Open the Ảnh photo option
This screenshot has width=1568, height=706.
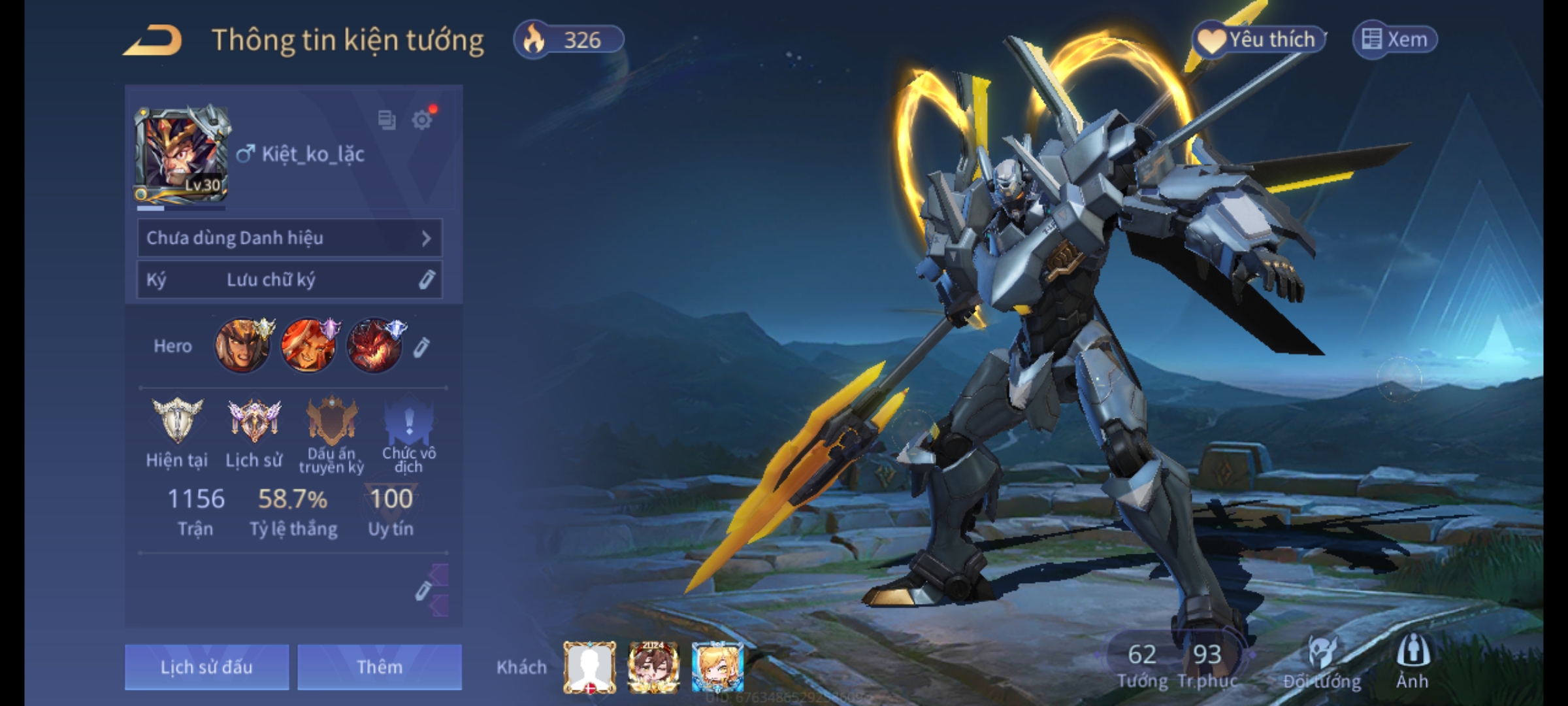point(1413,662)
